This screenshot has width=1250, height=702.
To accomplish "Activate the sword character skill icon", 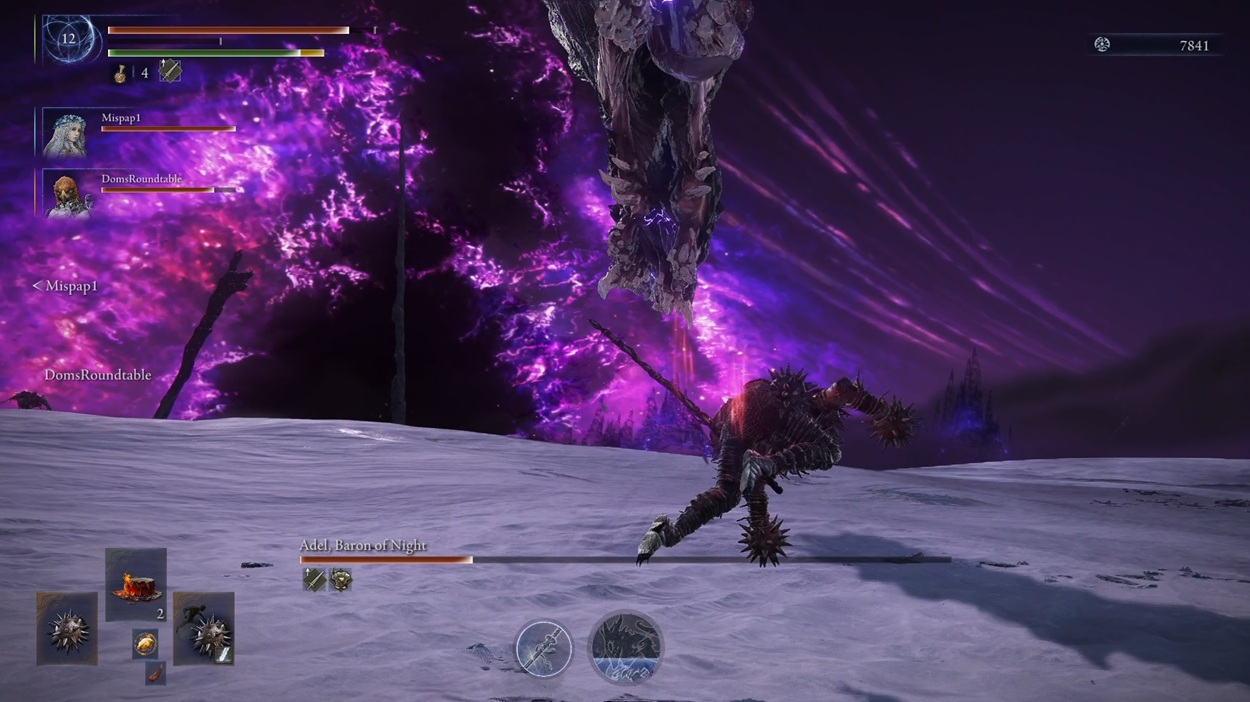I will click(544, 648).
